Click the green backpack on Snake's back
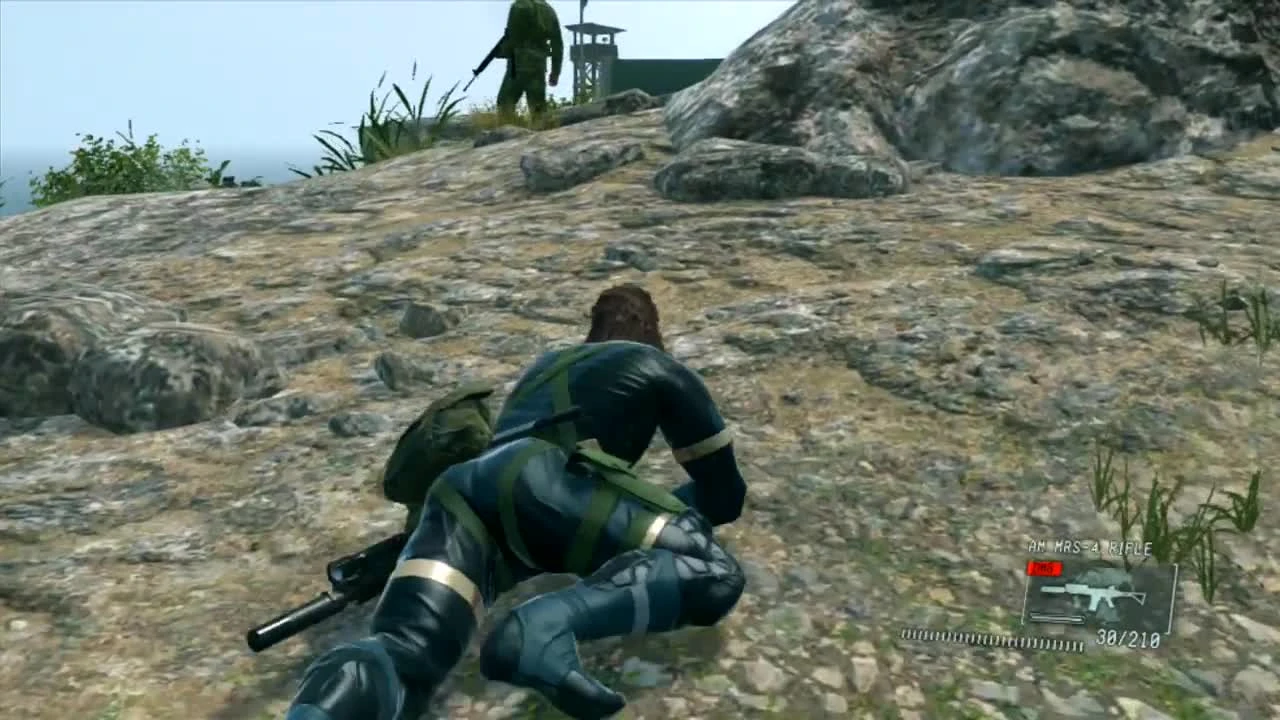Screen dimensions: 1280x720 coord(440,440)
